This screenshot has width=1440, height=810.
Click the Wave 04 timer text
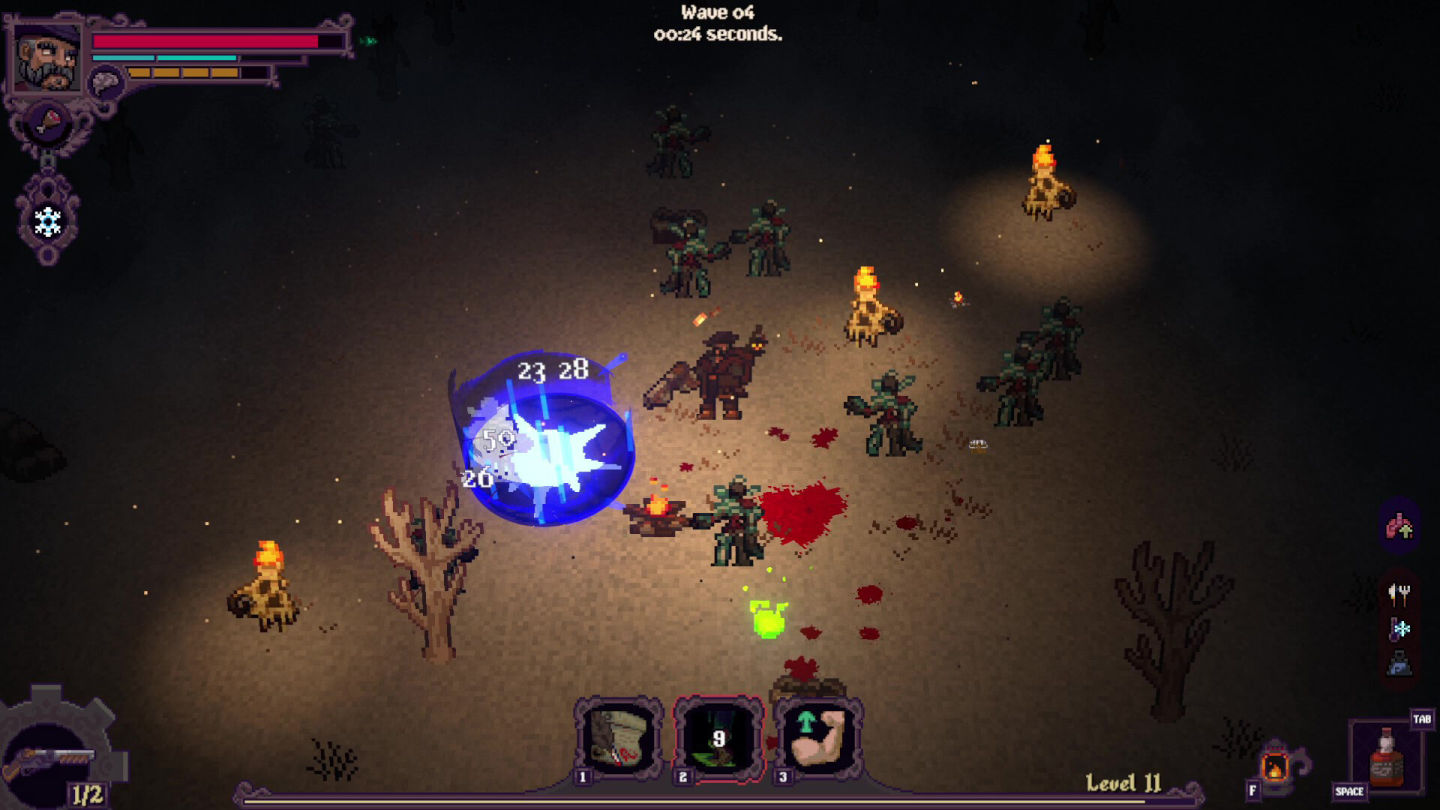click(x=718, y=24)
